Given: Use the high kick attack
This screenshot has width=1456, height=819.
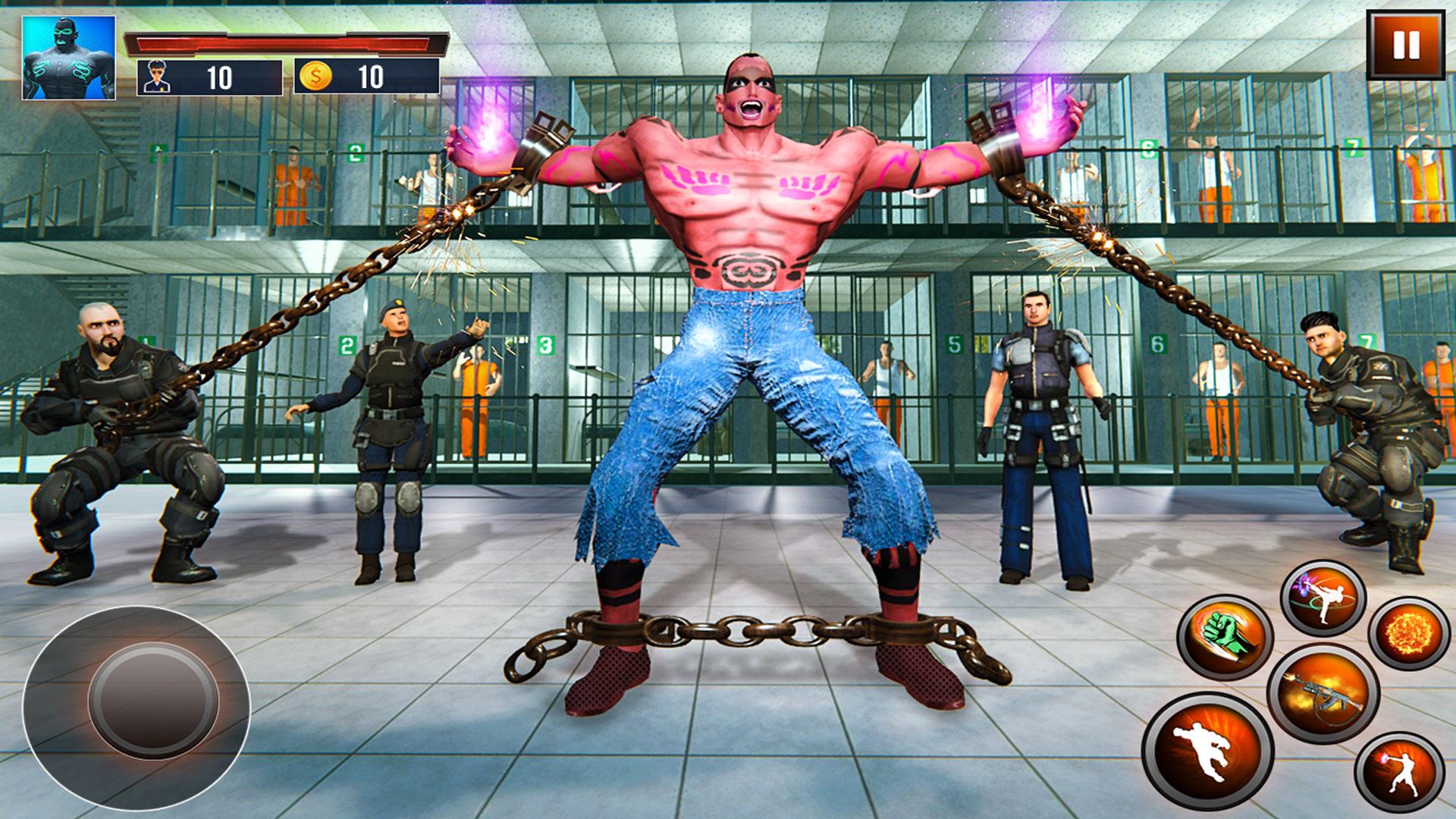Looking at the screenshot, I should pyautogui.click(x=1323, y=599).
